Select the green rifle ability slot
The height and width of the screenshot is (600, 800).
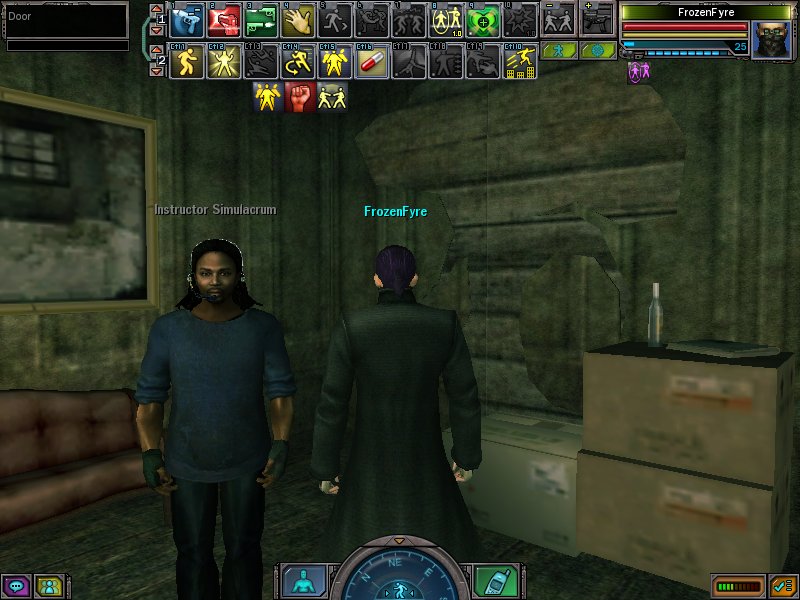[260, 19]
